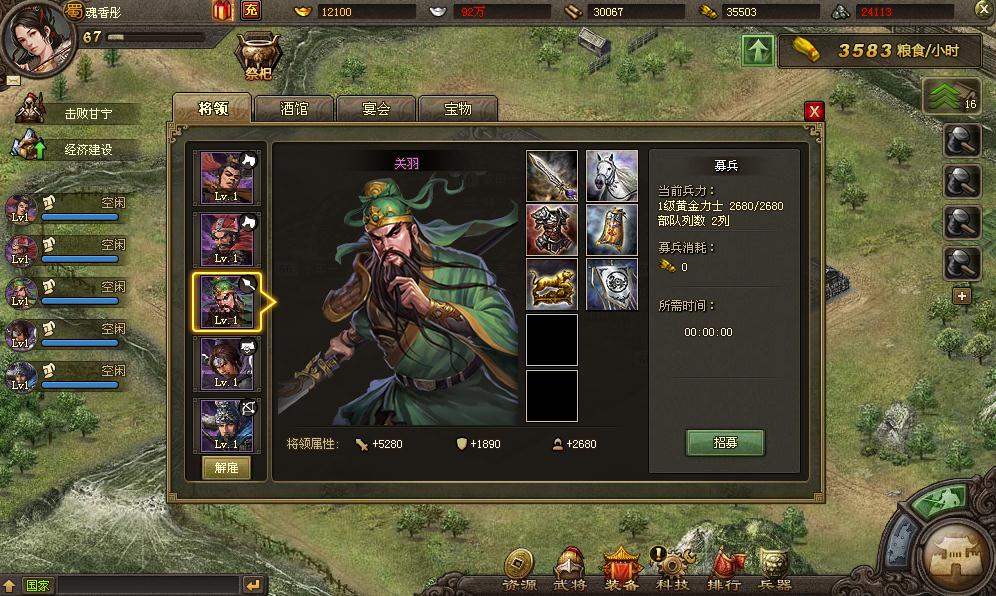996x596 pixels.
Task: Click the green 招募 recruit button
Action: 725,443
